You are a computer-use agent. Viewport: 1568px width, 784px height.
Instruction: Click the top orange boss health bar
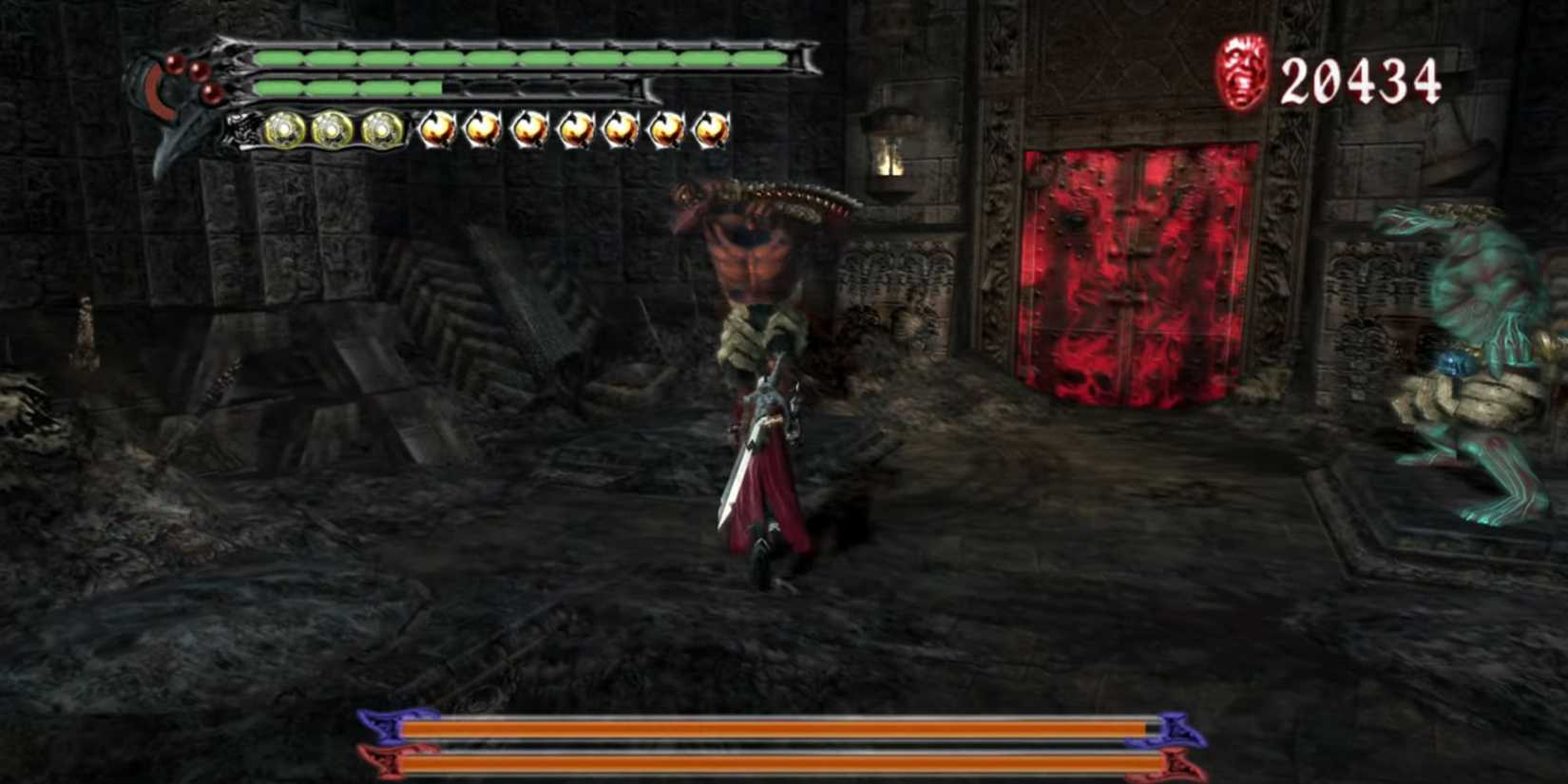[x=779, y=726]
